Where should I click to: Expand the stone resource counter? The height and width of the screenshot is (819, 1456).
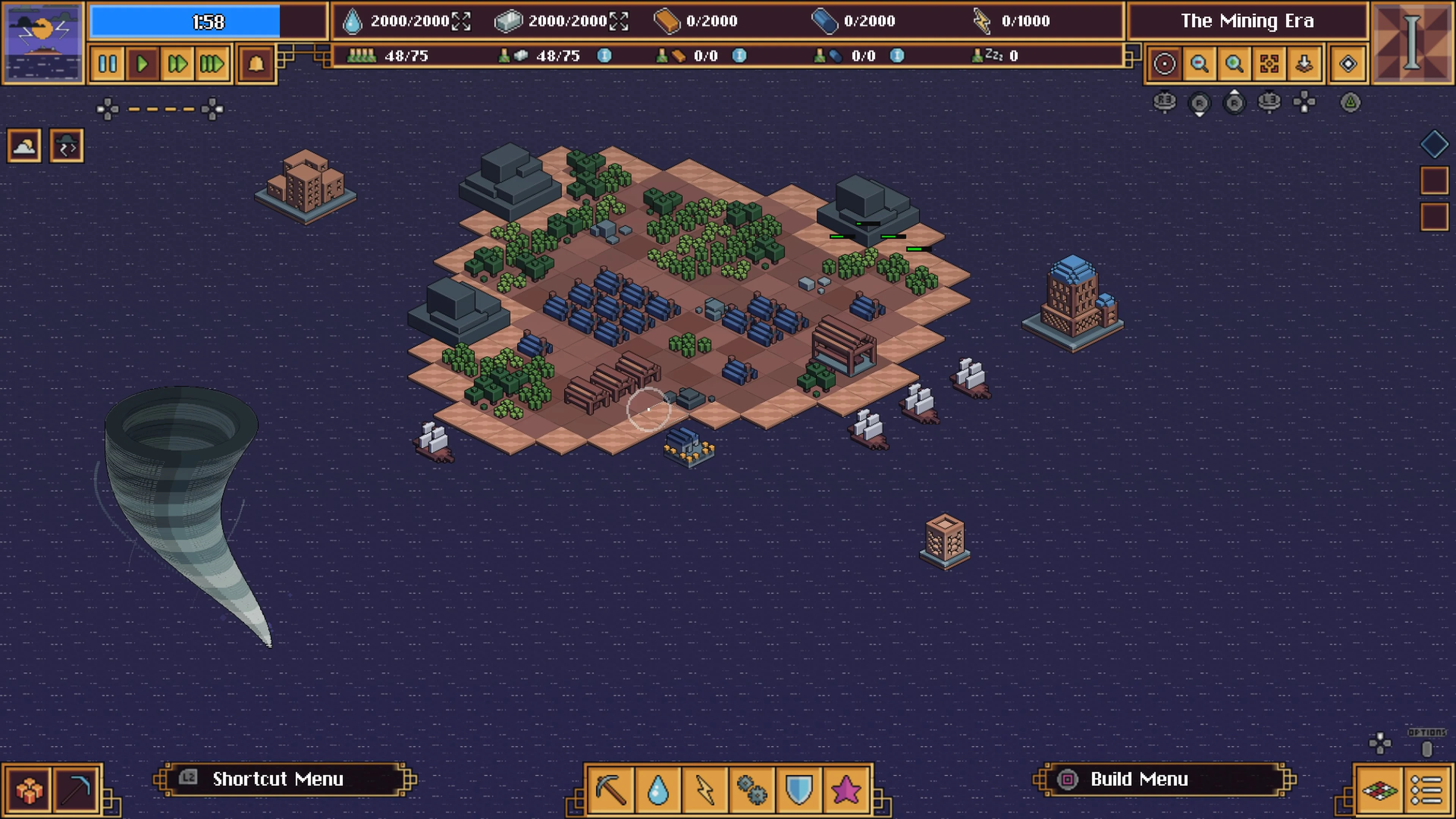click(x=619, y=21)
